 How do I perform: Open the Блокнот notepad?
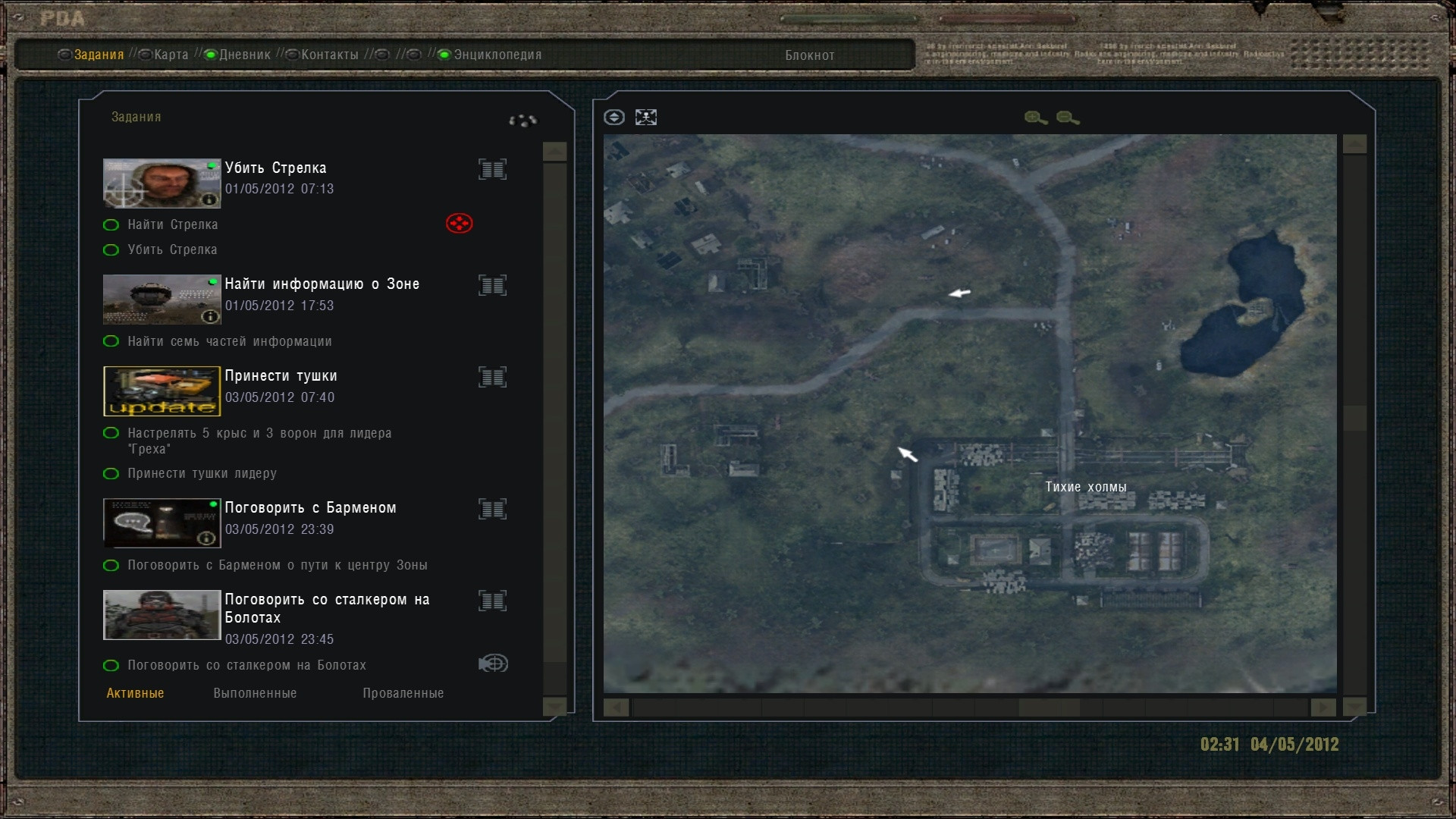coord(809,55)
